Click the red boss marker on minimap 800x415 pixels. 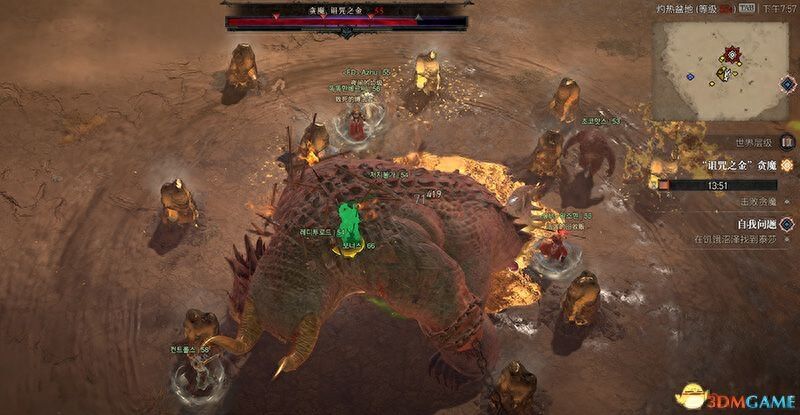click(733, 52)
